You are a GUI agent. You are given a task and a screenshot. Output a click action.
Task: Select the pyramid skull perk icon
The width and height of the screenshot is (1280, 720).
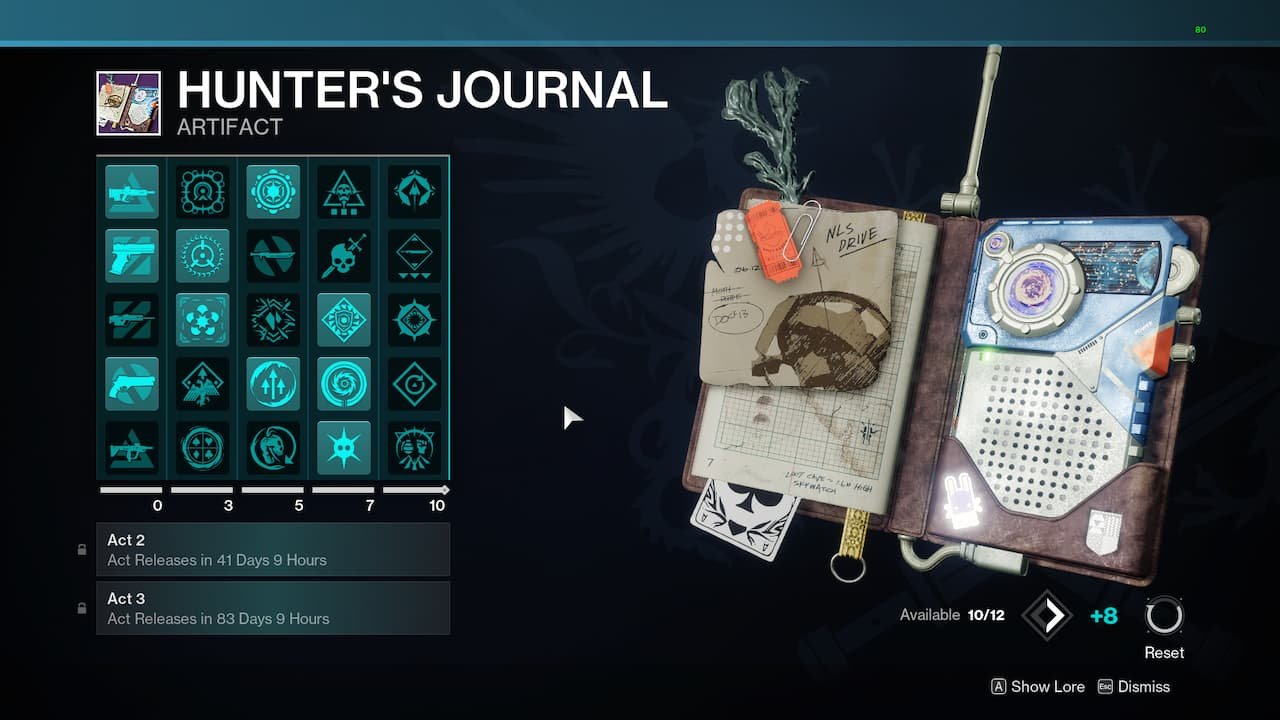(344, 191)
